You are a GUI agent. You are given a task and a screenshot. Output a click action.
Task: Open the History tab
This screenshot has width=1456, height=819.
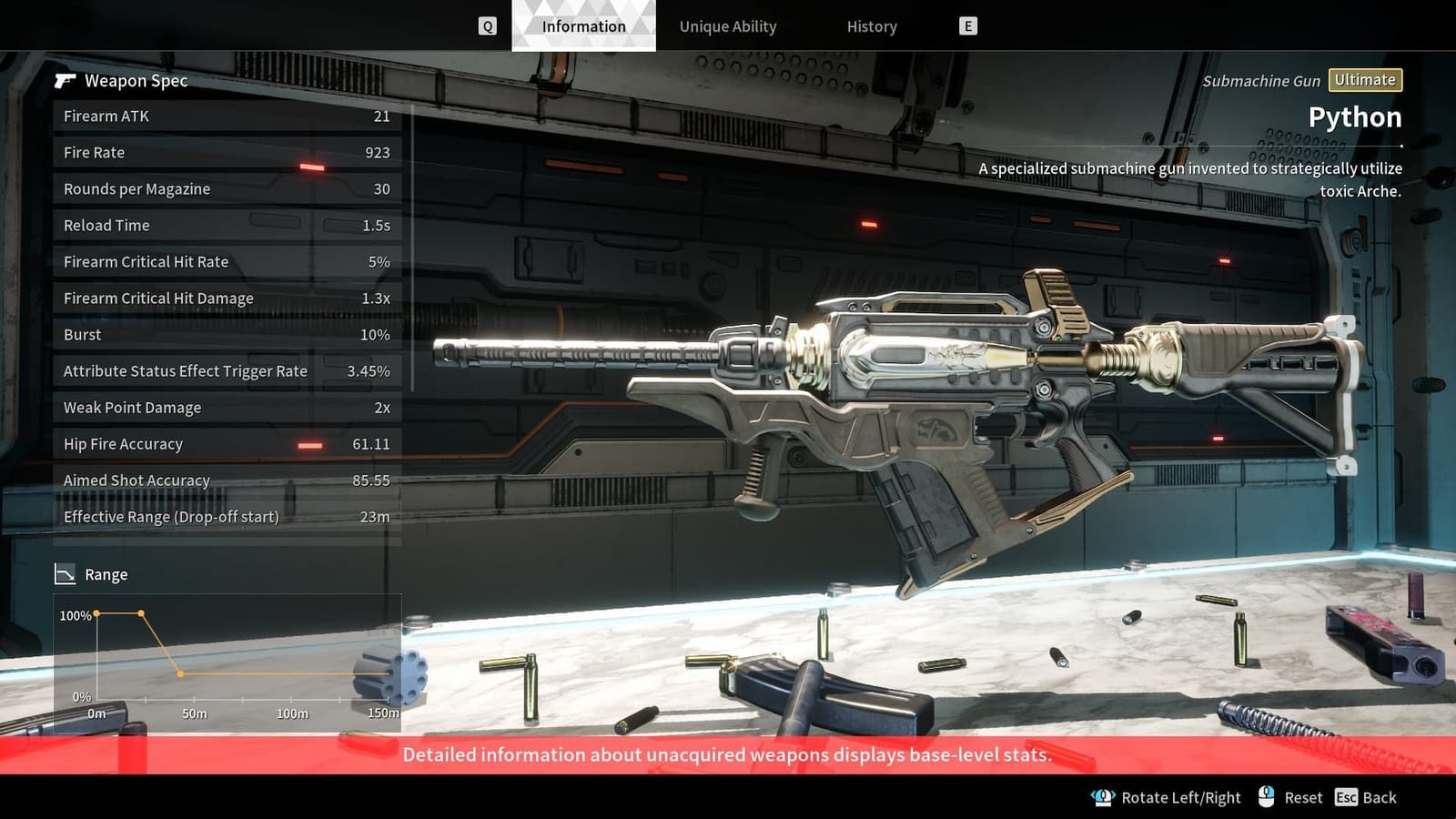870,26
